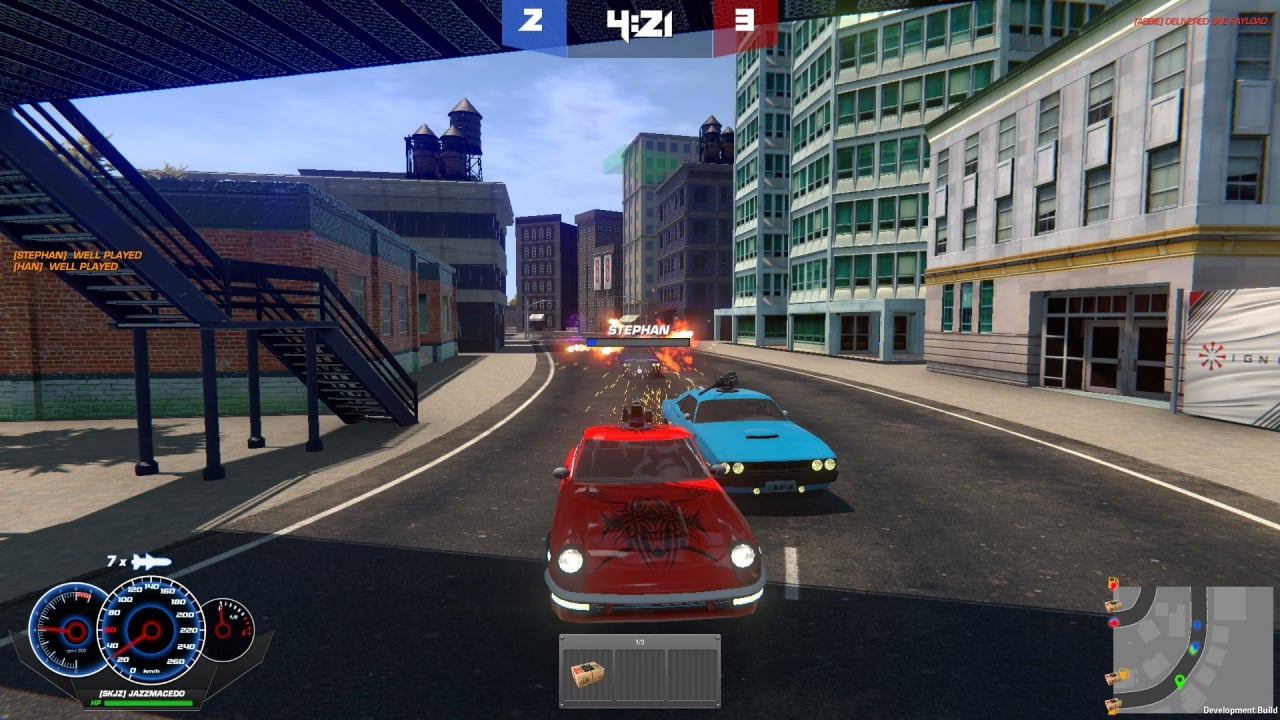1280x720 pixels.
Task: Select the green location pin on the minimap
Action: pos(1179,682)
